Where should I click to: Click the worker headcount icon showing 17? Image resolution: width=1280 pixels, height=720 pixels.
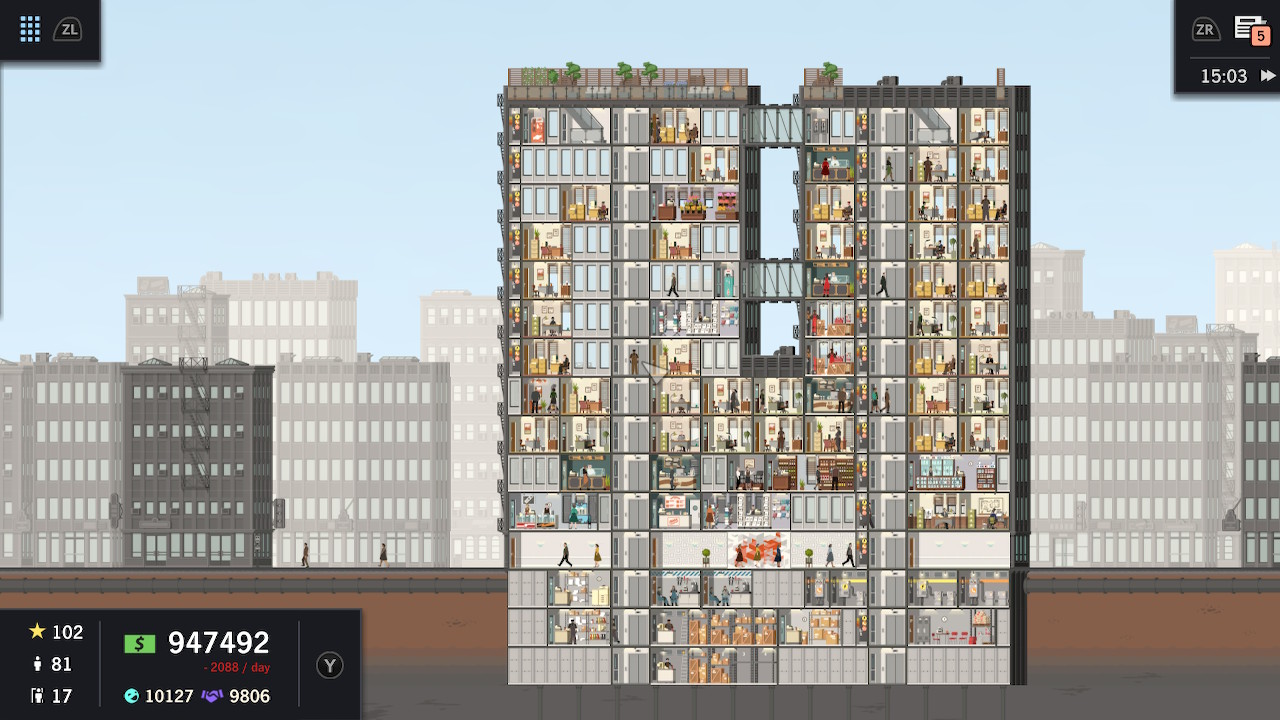point(37,695)
